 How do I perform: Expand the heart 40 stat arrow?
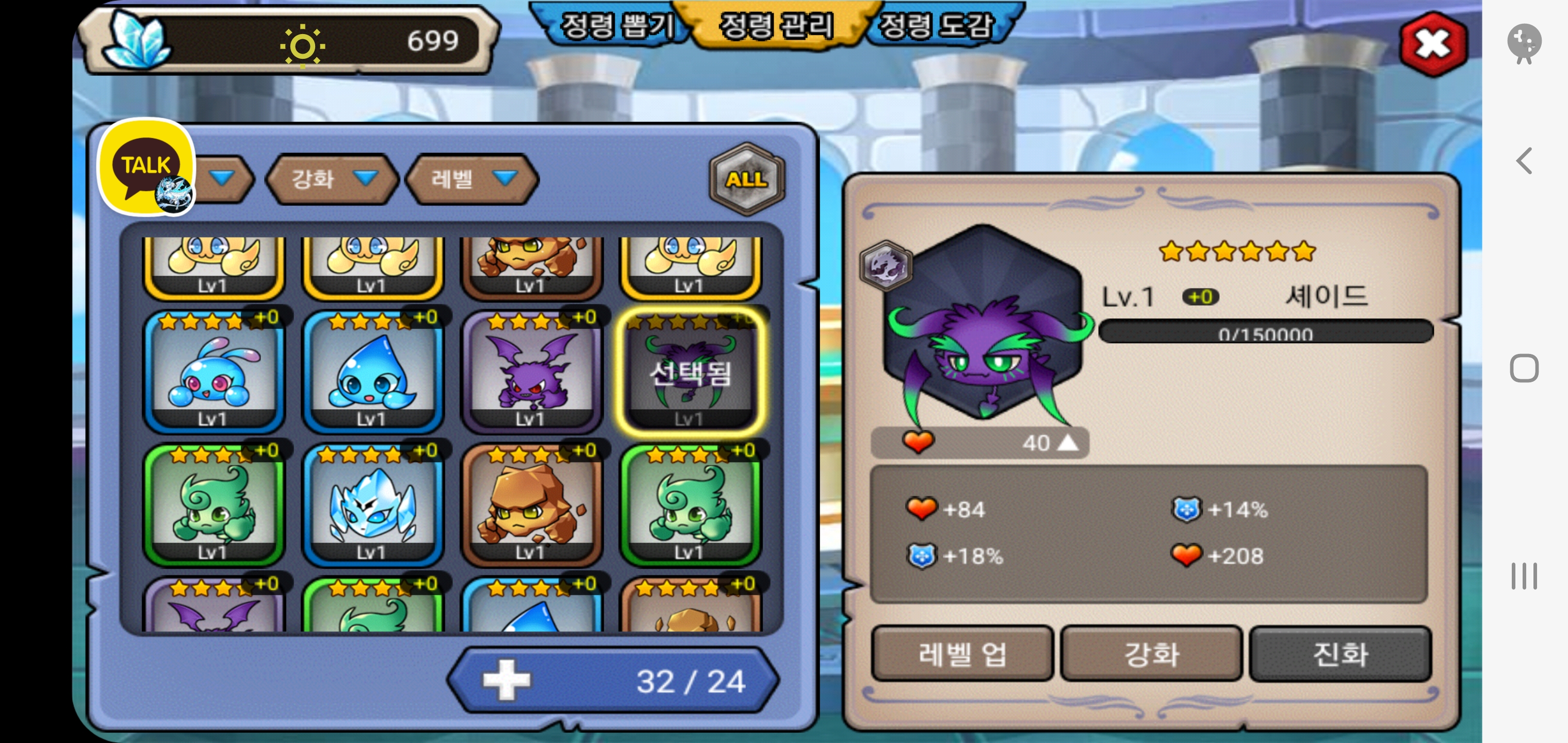click(x=1067, y=443)
